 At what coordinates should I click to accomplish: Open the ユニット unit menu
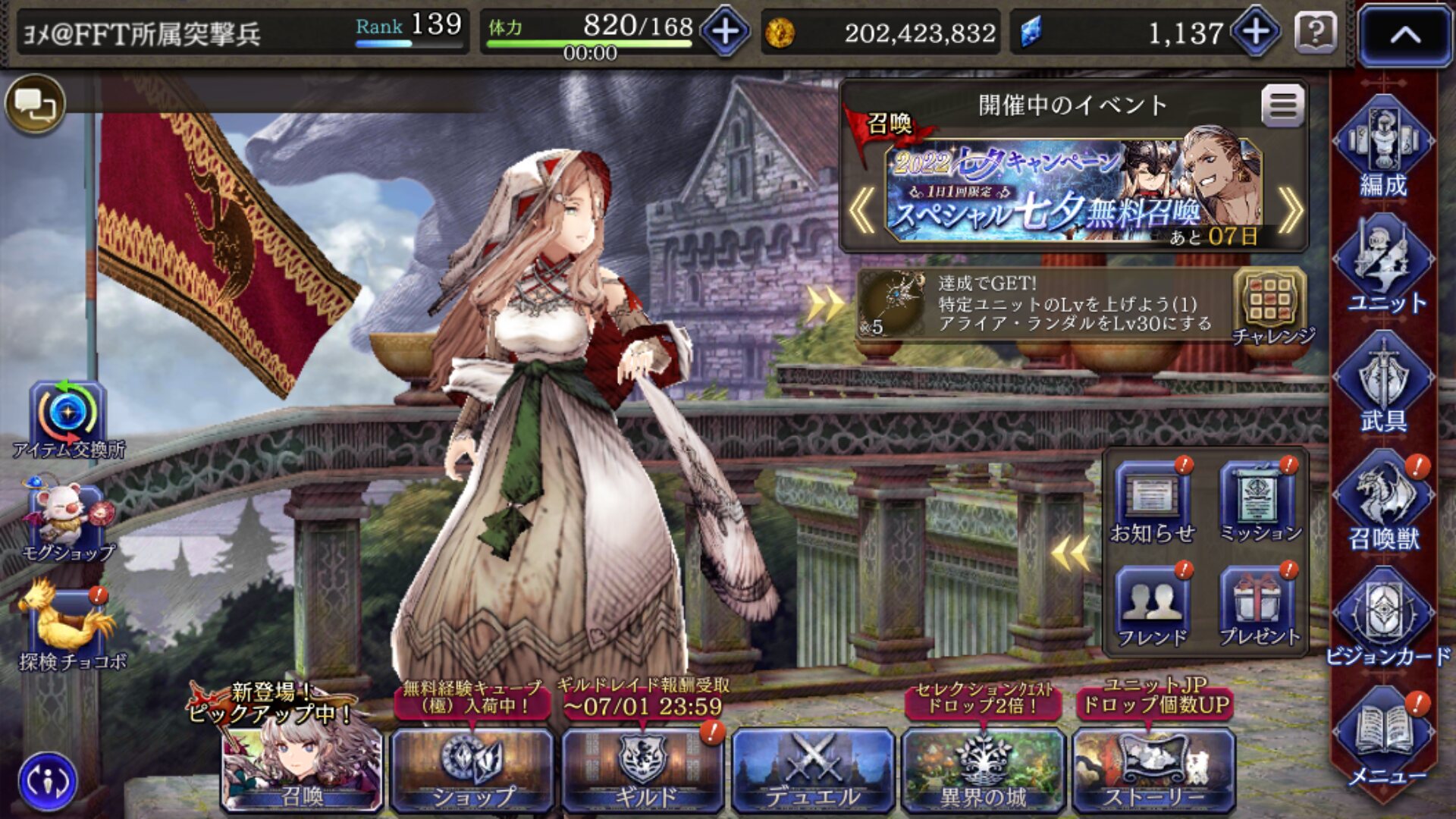1383,265
